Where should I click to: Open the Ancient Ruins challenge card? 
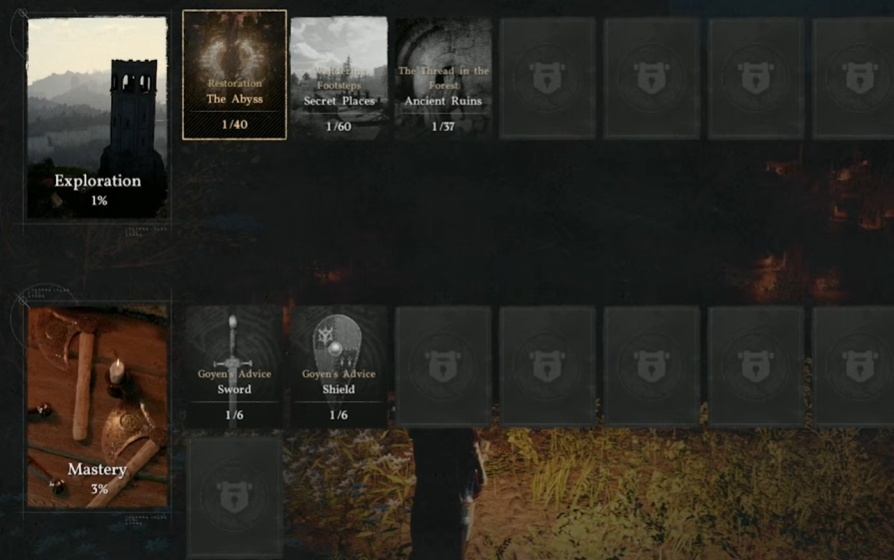pos(443,76)
